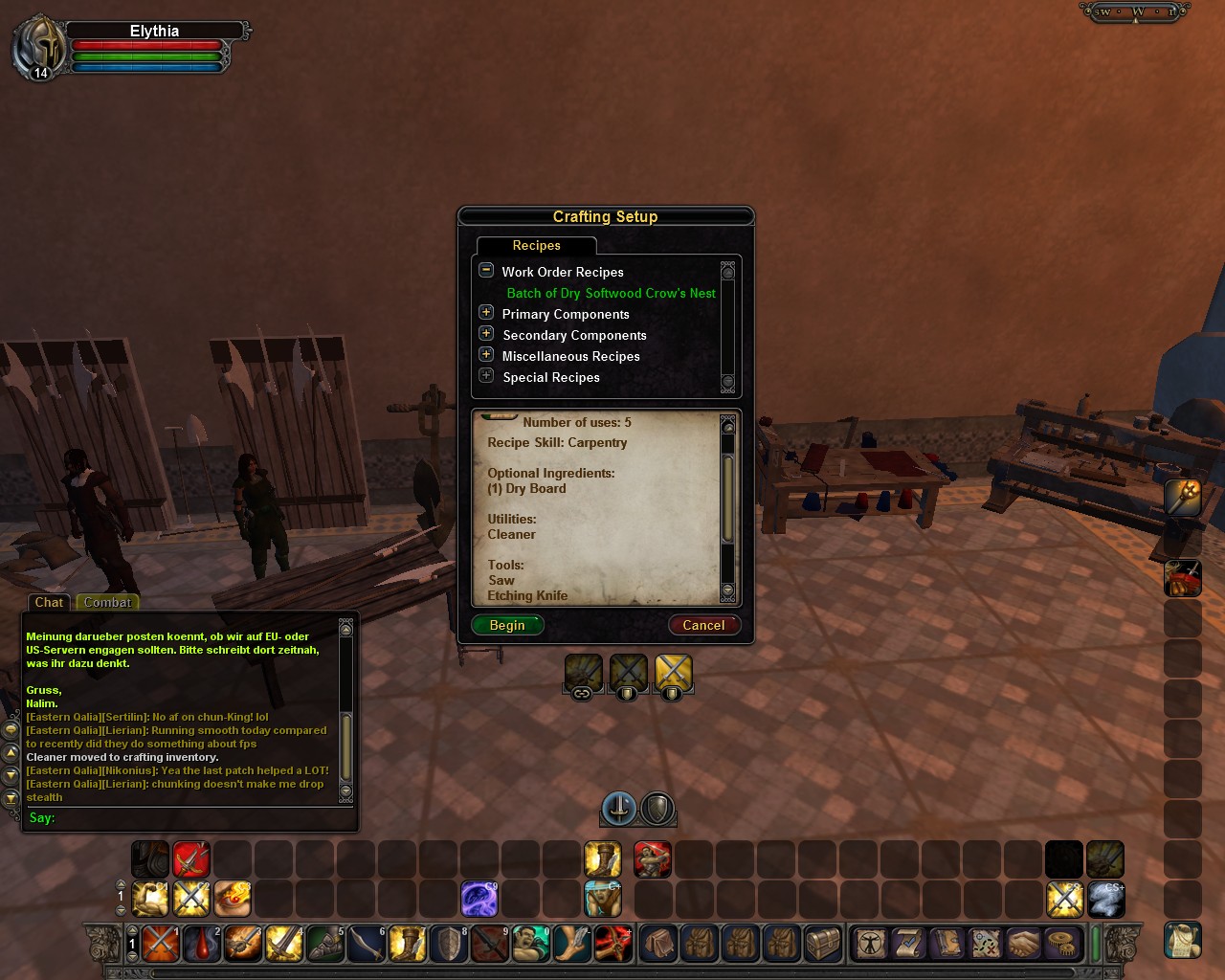The image size is (1225, 980).
Task: Switch to the Recipes tab
Action: coord(536,246)
